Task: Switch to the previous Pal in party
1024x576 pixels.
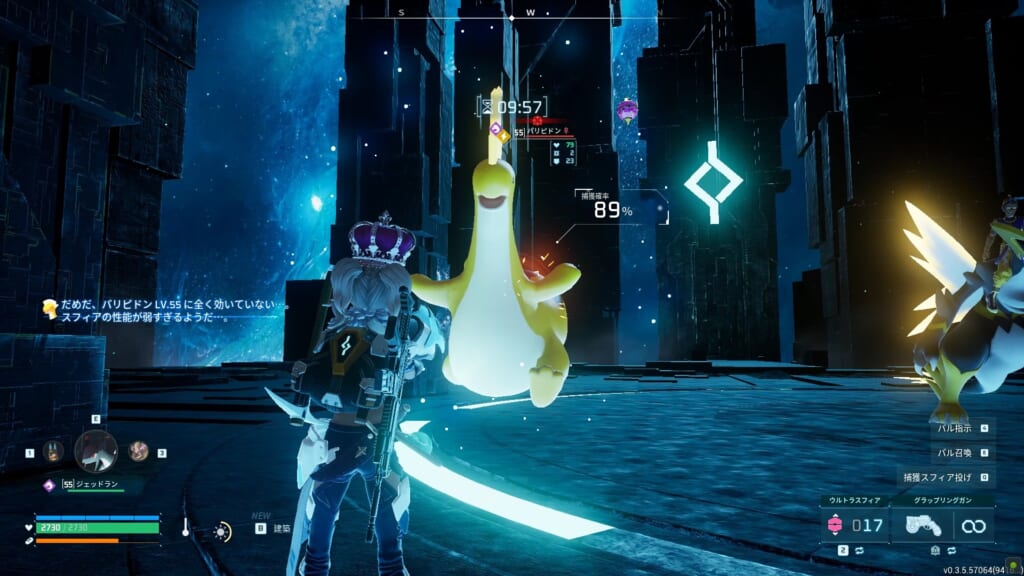Action: click(x=53, y=452)
